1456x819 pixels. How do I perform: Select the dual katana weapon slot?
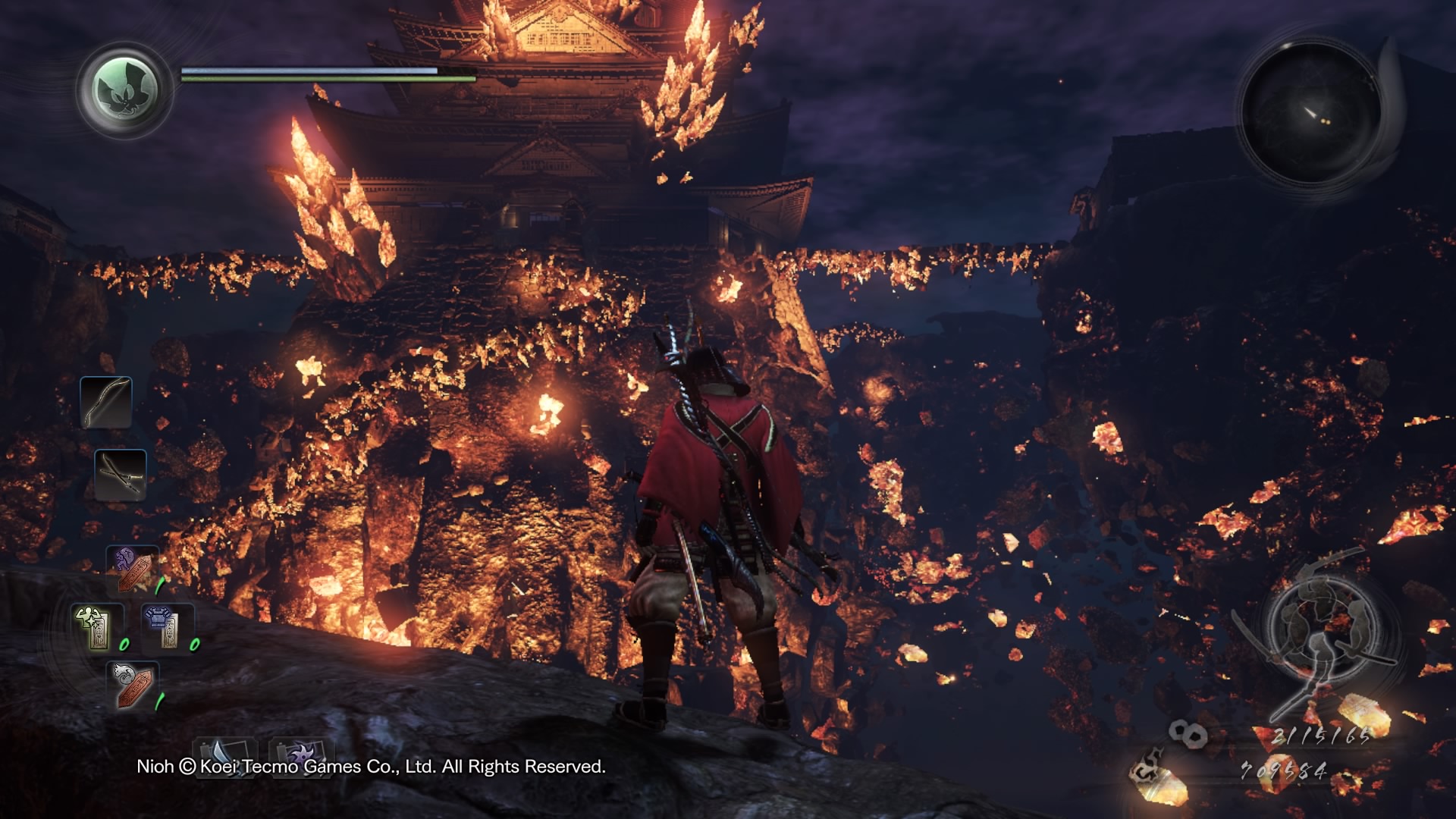click(x=121, y=475)
